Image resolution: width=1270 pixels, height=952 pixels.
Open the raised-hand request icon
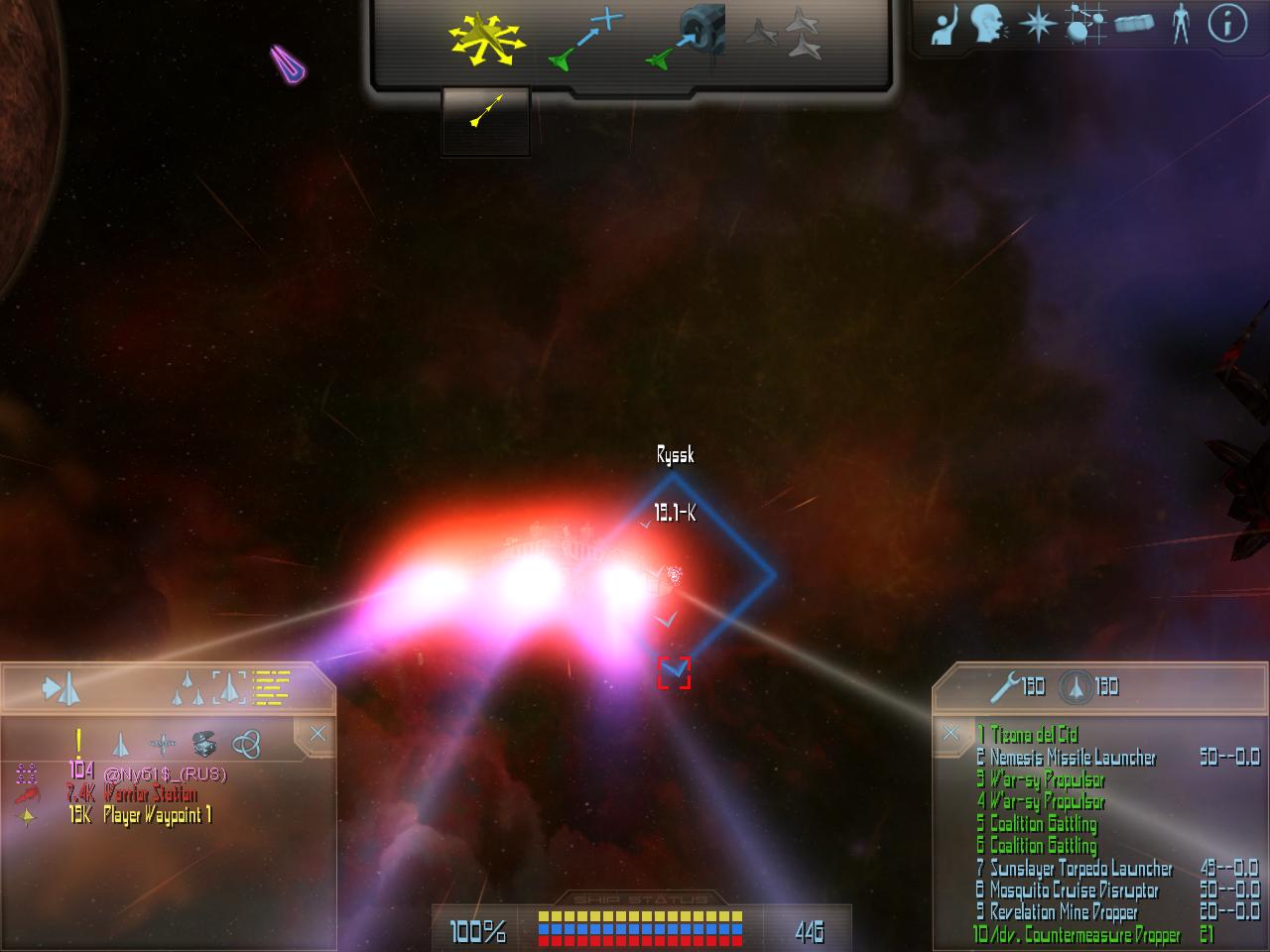click(943, 25)
